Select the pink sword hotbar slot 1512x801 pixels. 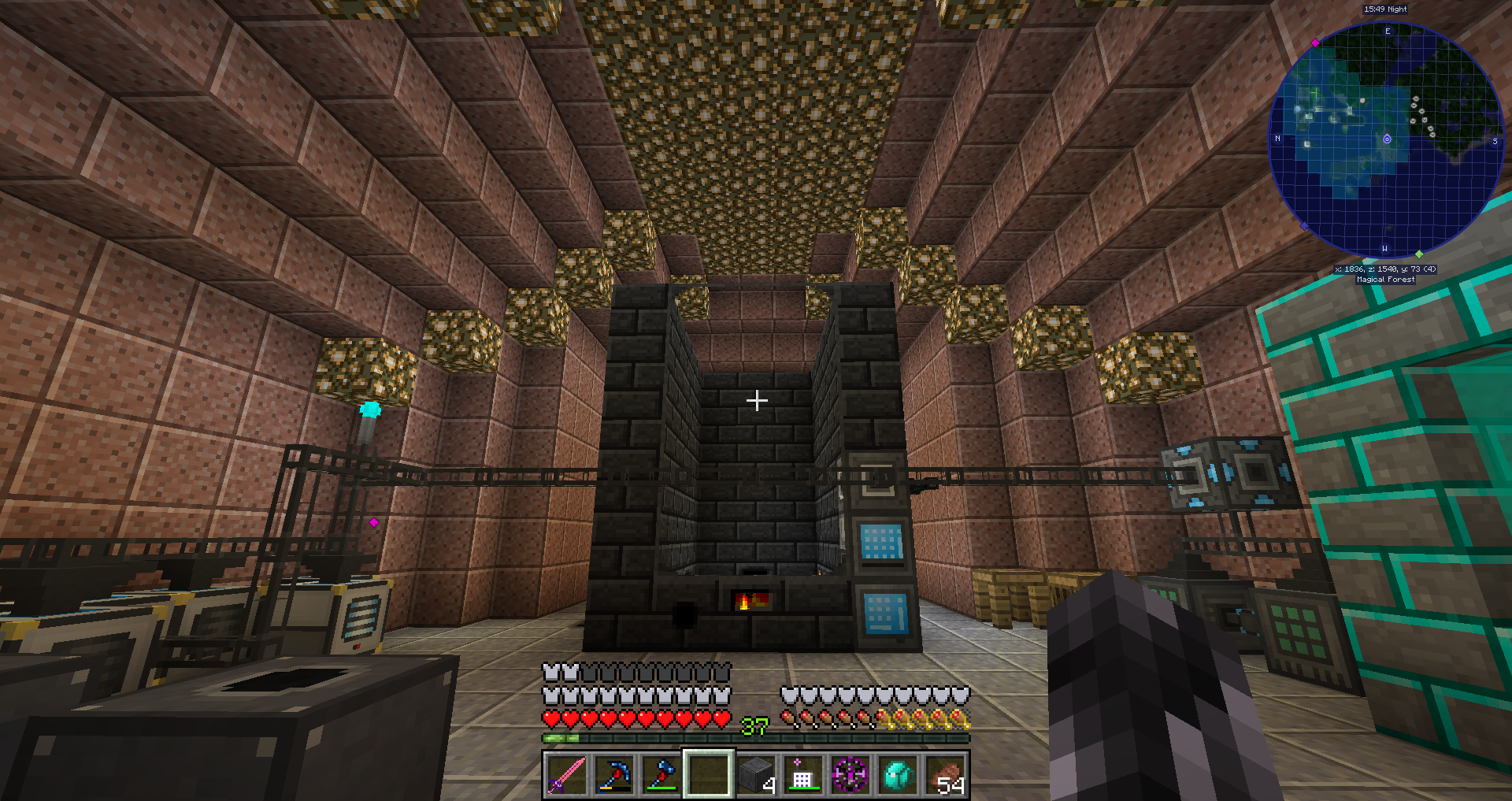567,774
